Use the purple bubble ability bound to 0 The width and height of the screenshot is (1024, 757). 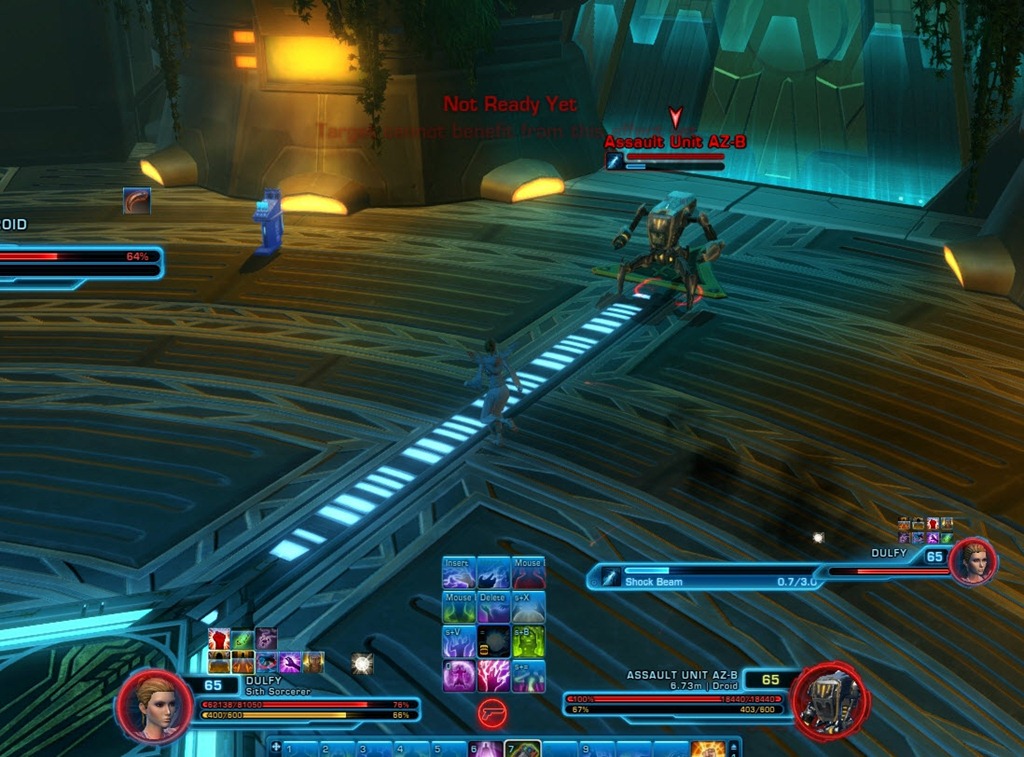[459, 676]
